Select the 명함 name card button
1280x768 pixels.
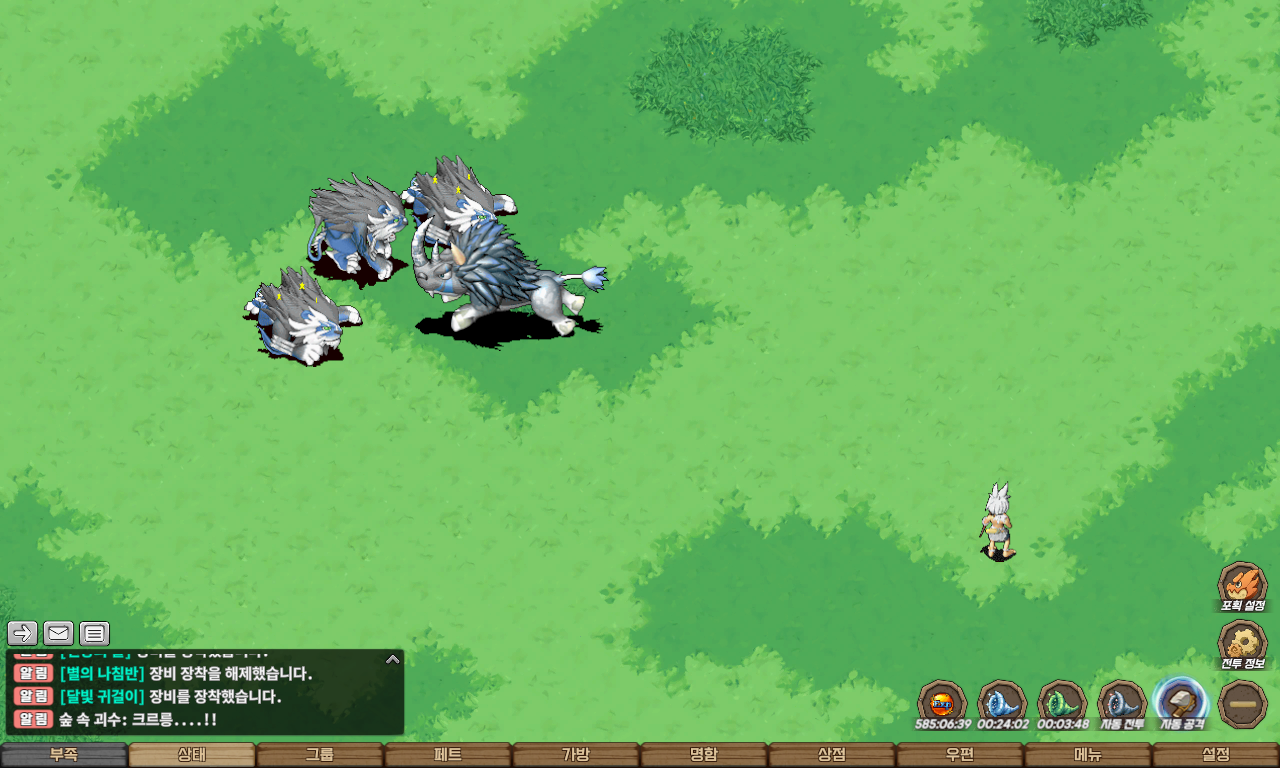click(x=704, y=755)
